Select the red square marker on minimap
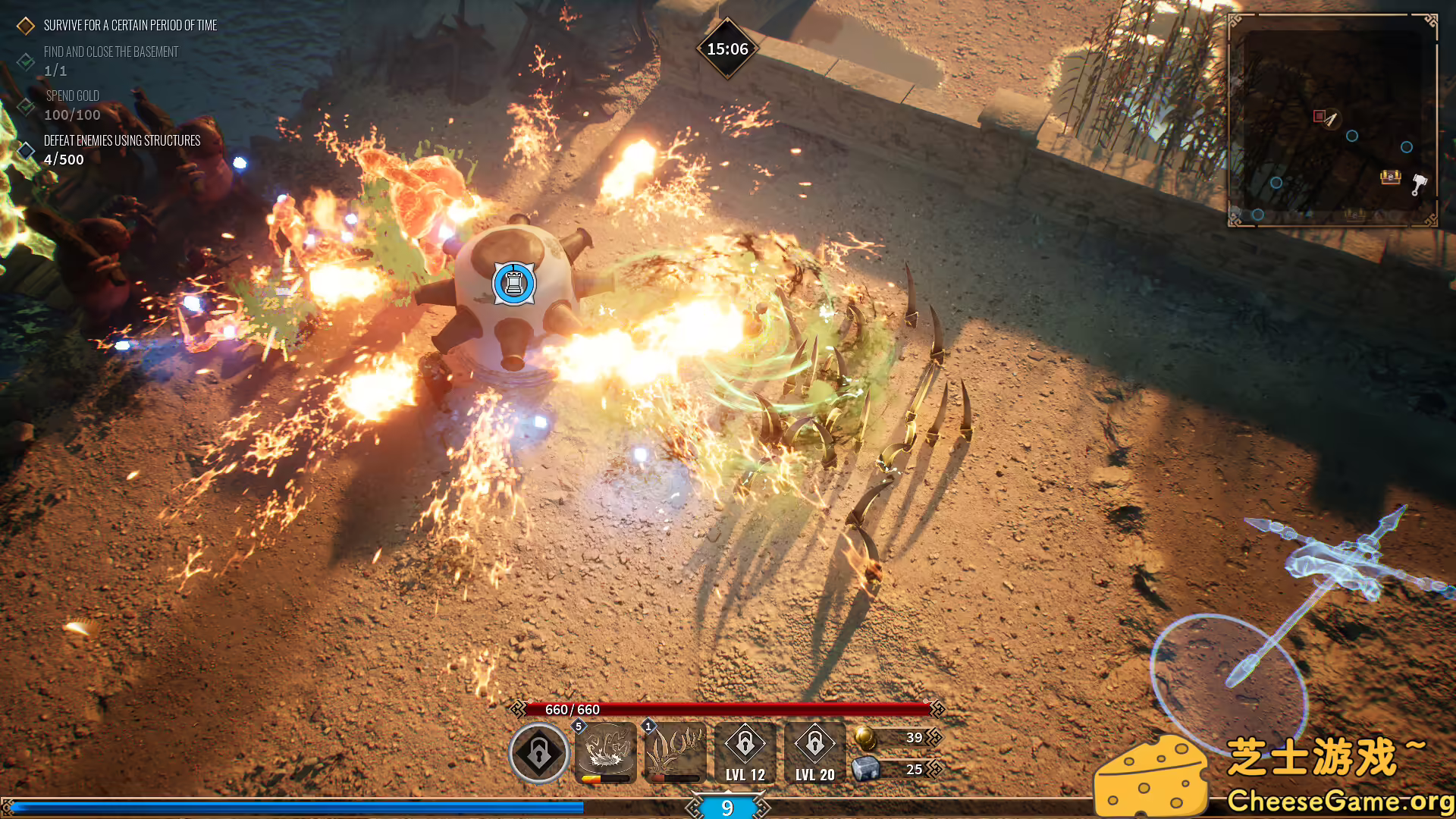 [x=1319, y=116]
